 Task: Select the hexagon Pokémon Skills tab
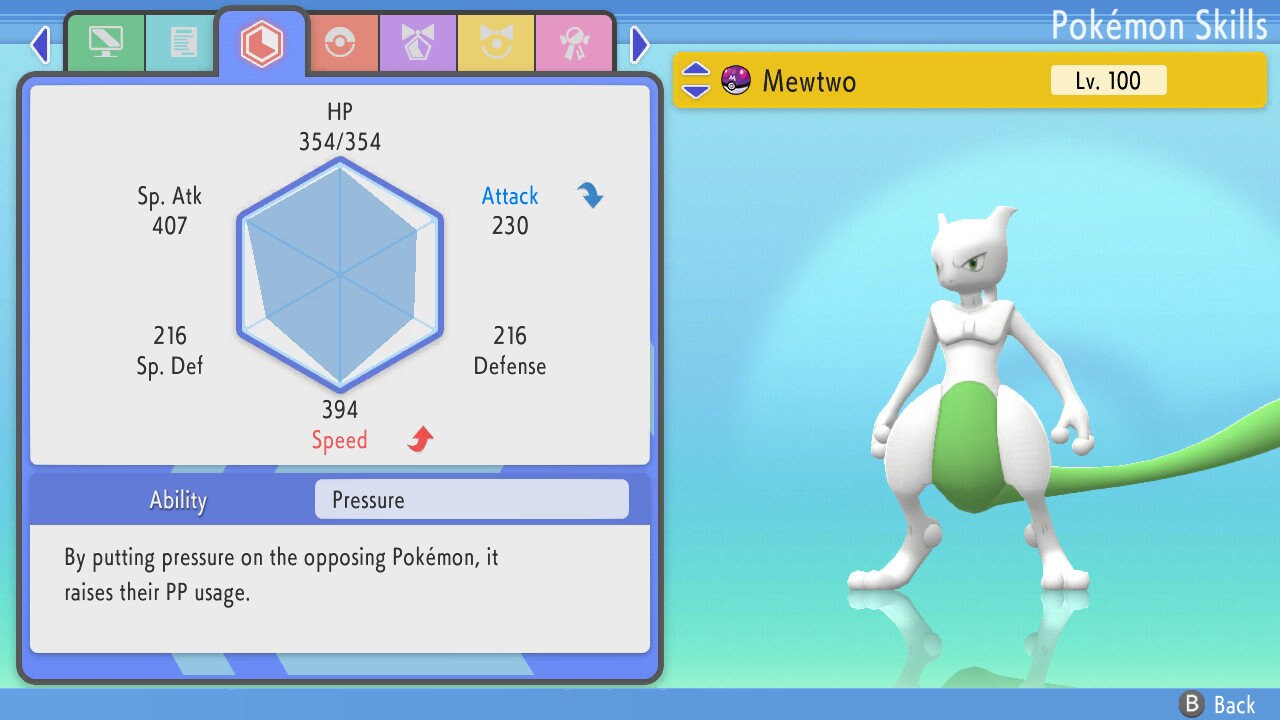(261, 43)
